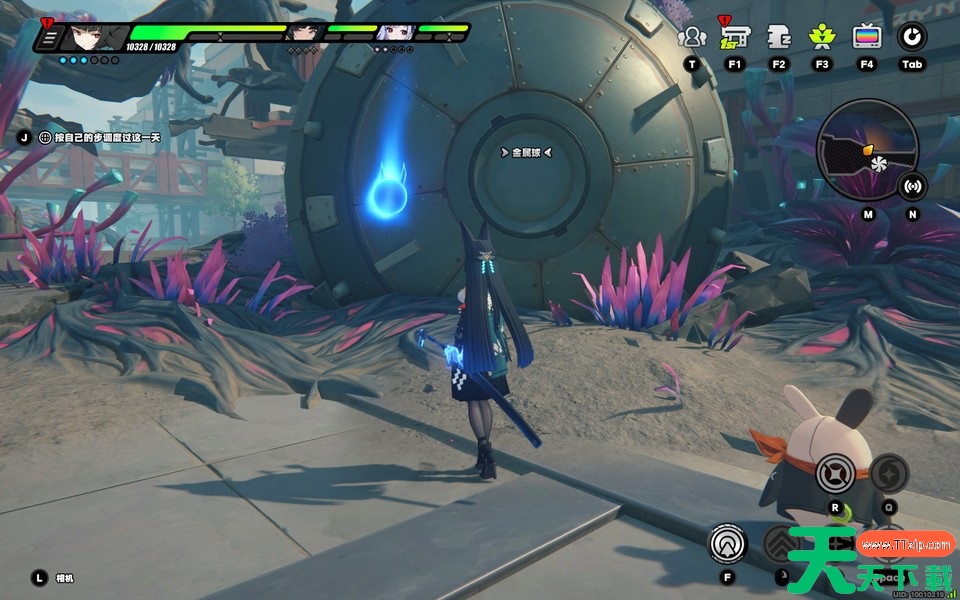Switch to the white-haired third party member

tap(395, 32)
